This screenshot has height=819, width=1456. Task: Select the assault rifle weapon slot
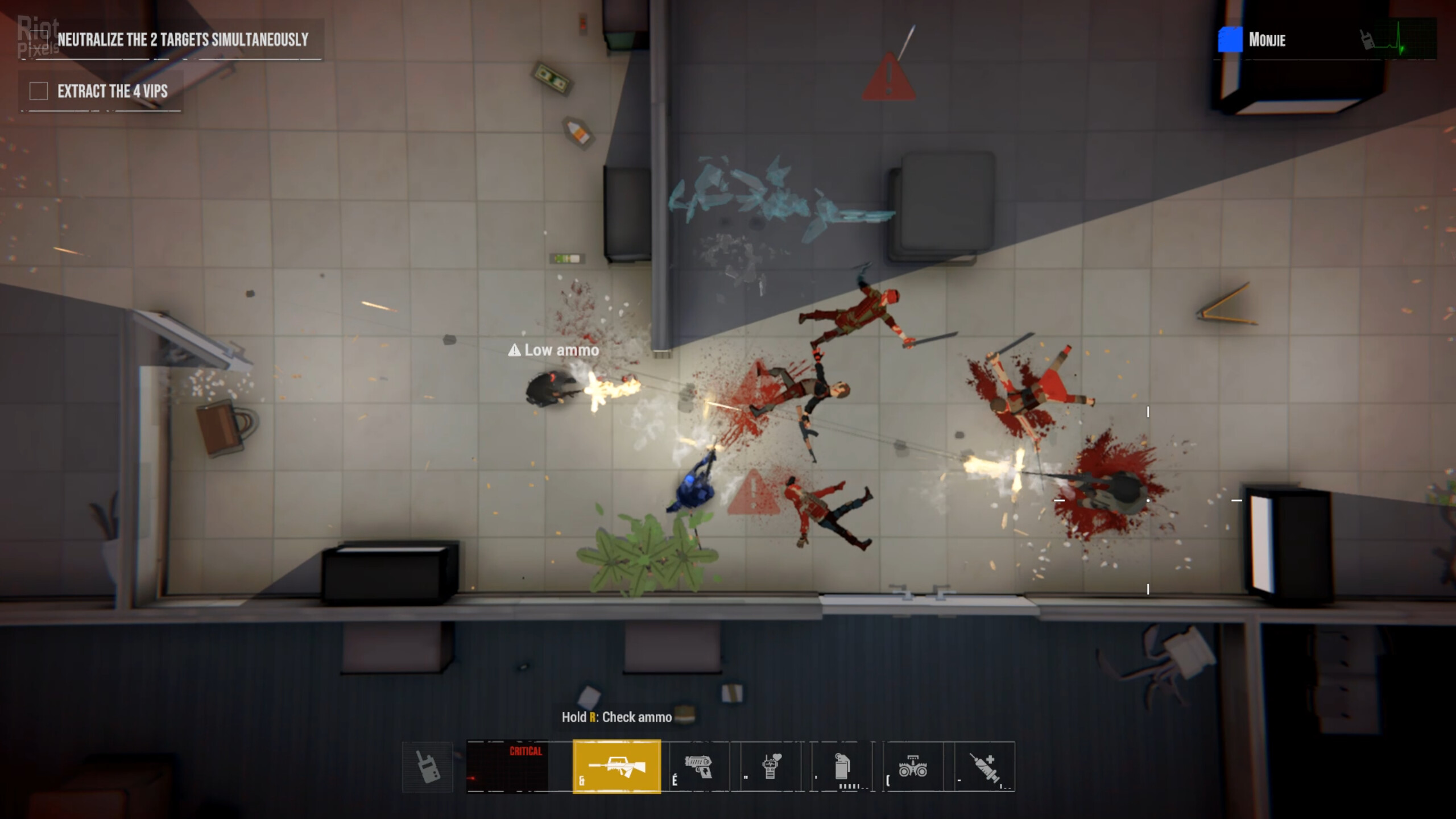[617, 767]
